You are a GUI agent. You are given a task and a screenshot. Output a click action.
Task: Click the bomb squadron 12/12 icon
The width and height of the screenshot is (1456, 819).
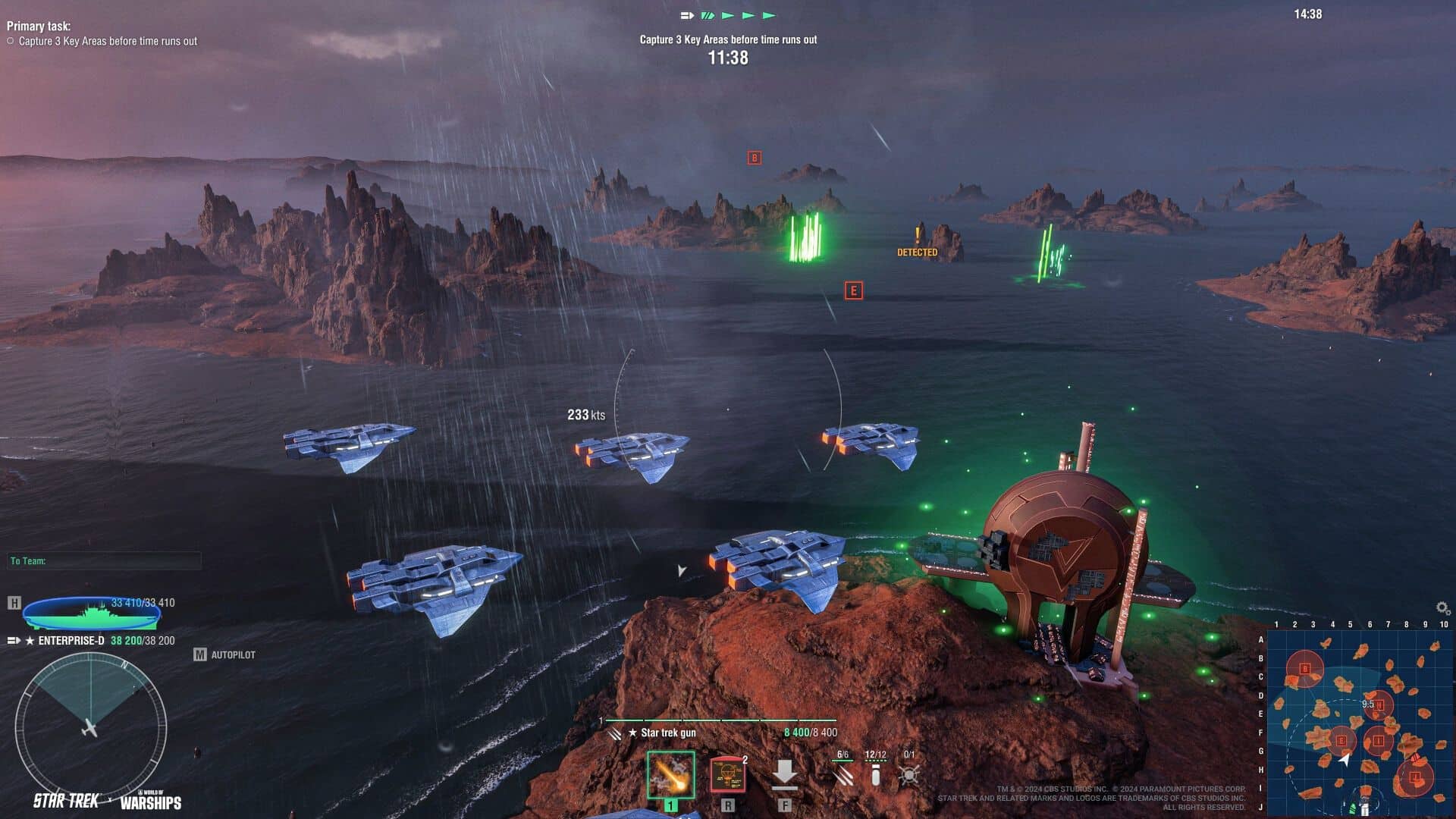pos(875,773)
